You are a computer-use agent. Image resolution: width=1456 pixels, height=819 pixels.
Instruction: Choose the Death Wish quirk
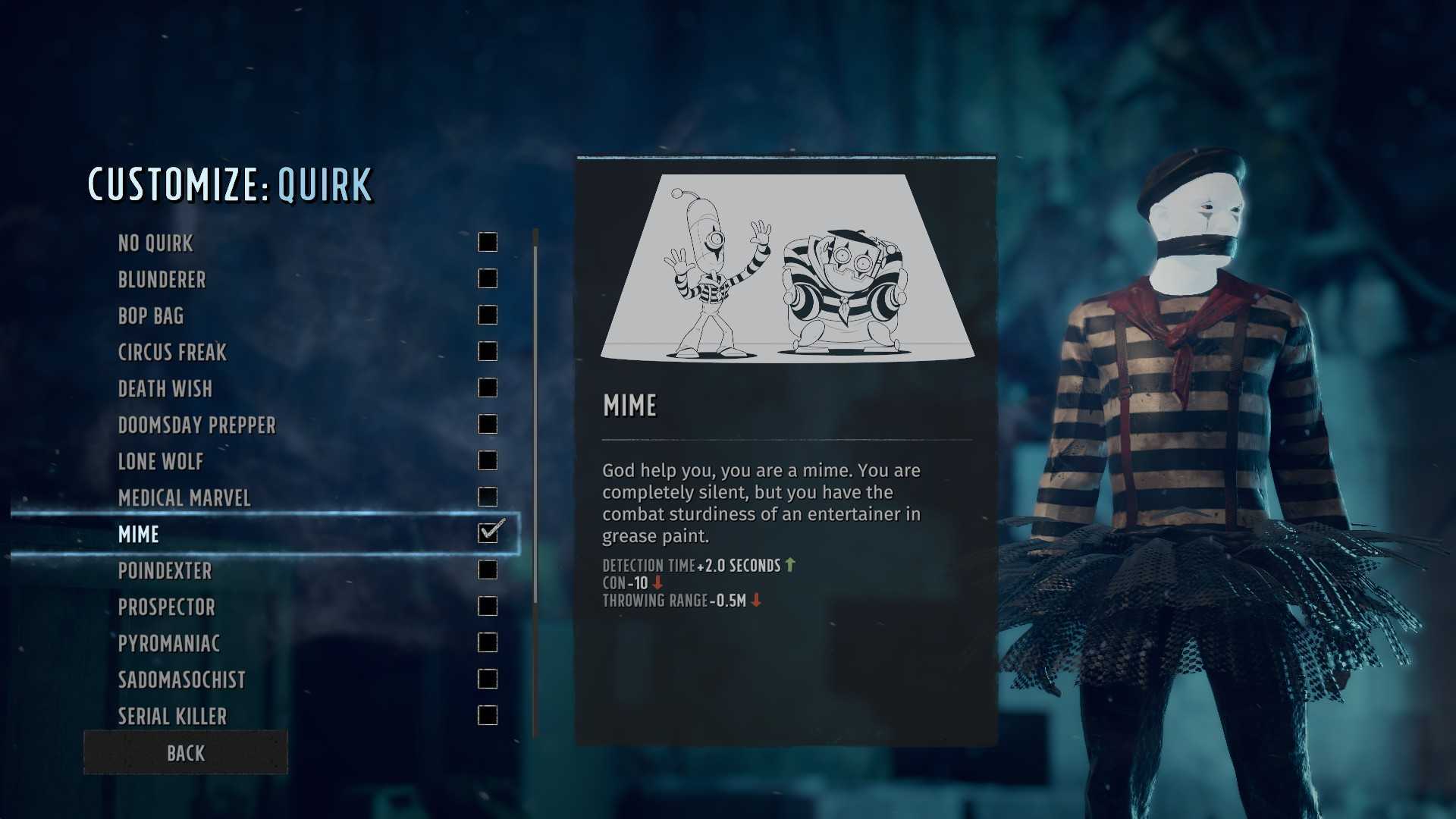pyautogui.click(x=165, y=389)
